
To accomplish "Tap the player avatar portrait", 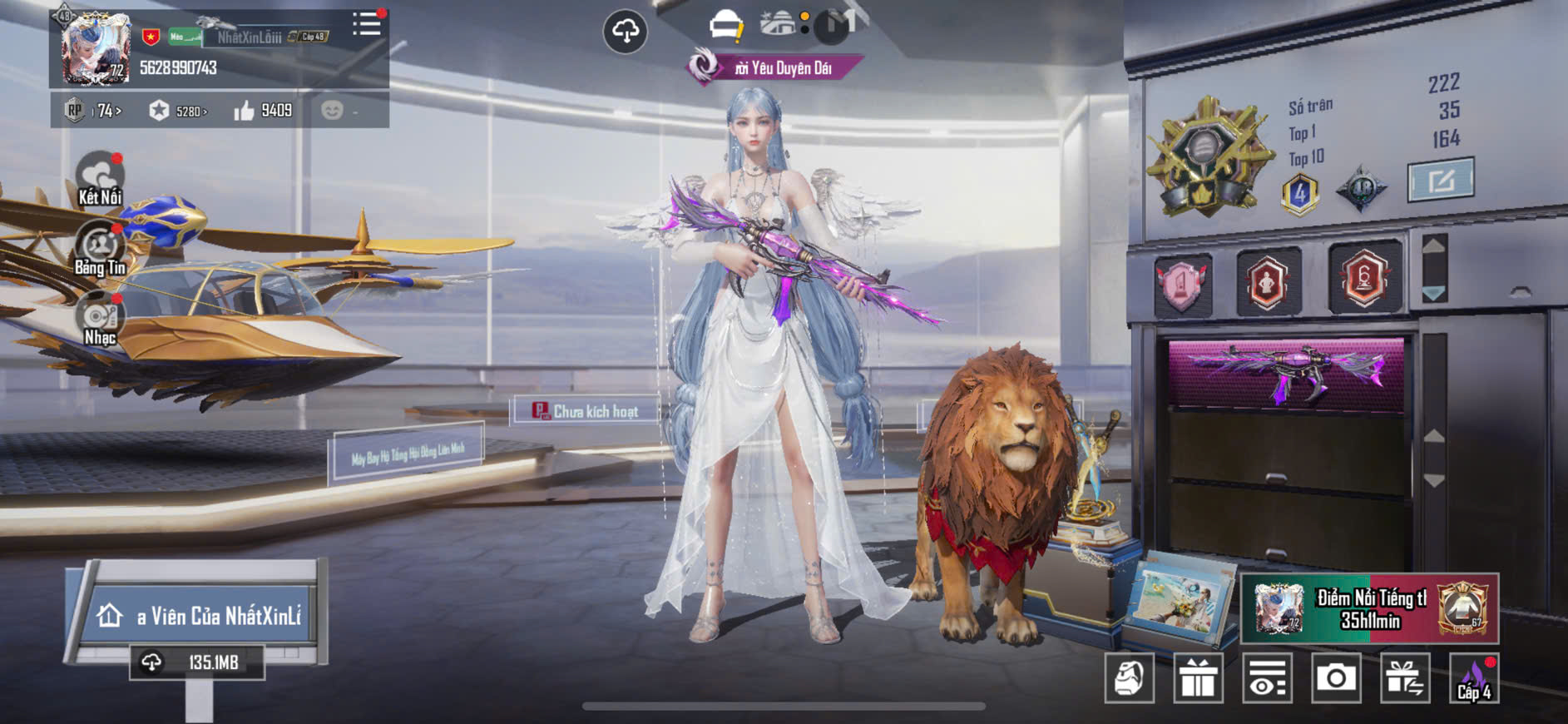I will [x=96, y=48].
